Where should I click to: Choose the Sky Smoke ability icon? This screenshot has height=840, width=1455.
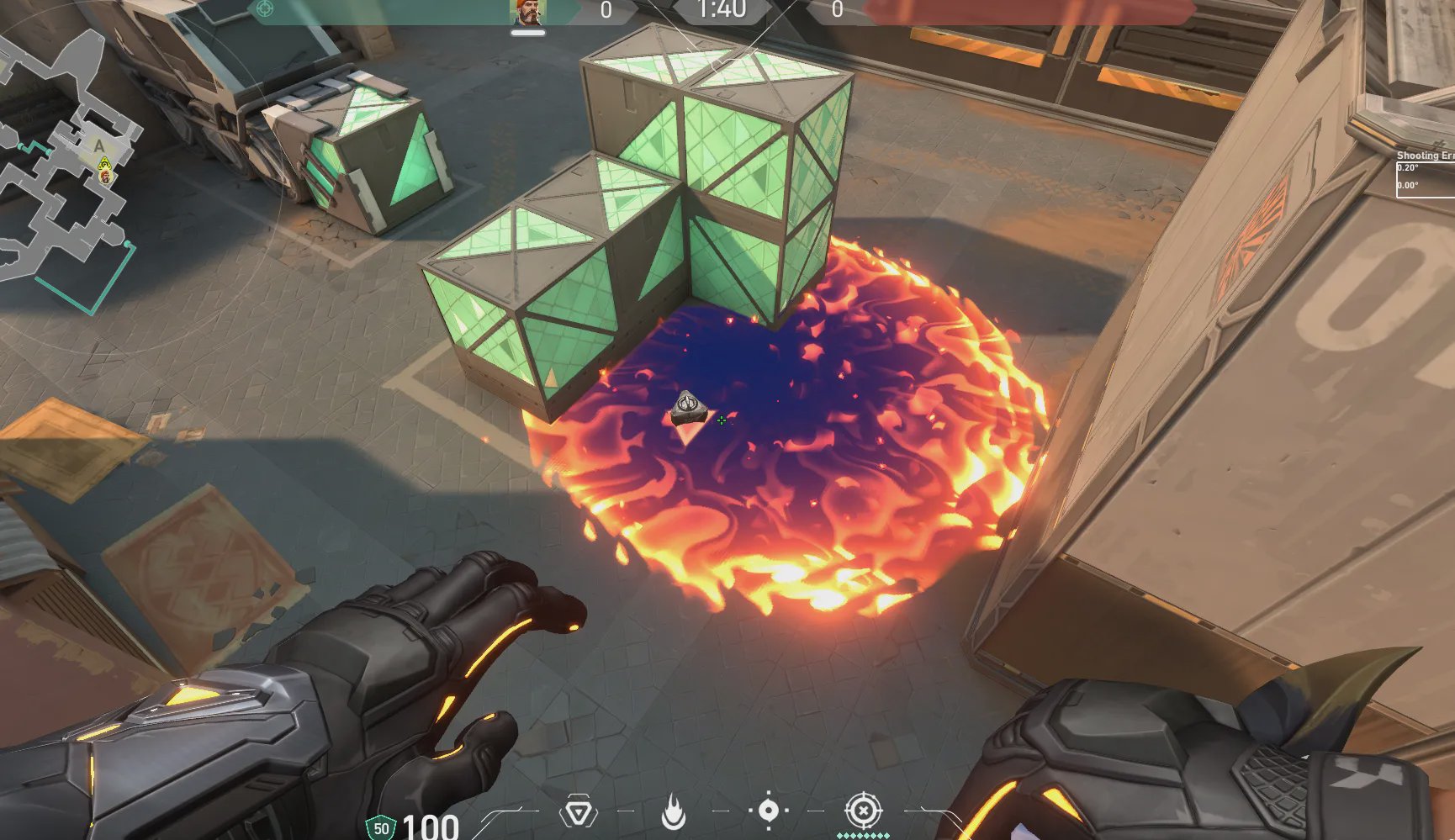pyautogui.click(x=768, y=811)
